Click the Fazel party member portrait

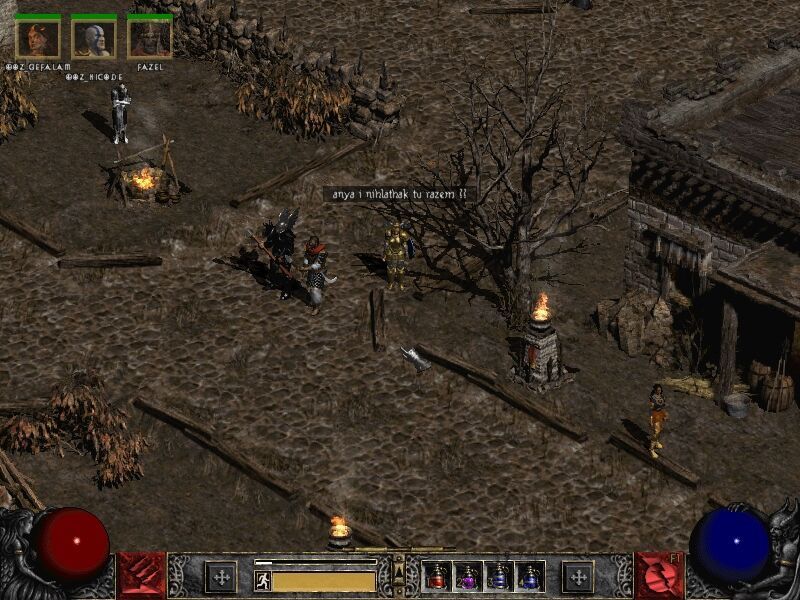click(150, 38)
